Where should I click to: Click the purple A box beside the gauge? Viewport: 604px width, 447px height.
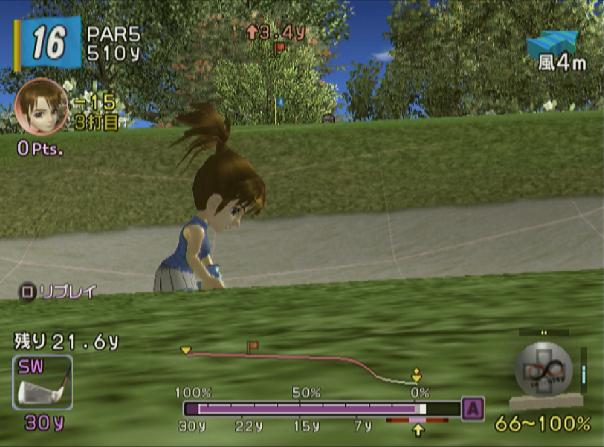(472, 407)
